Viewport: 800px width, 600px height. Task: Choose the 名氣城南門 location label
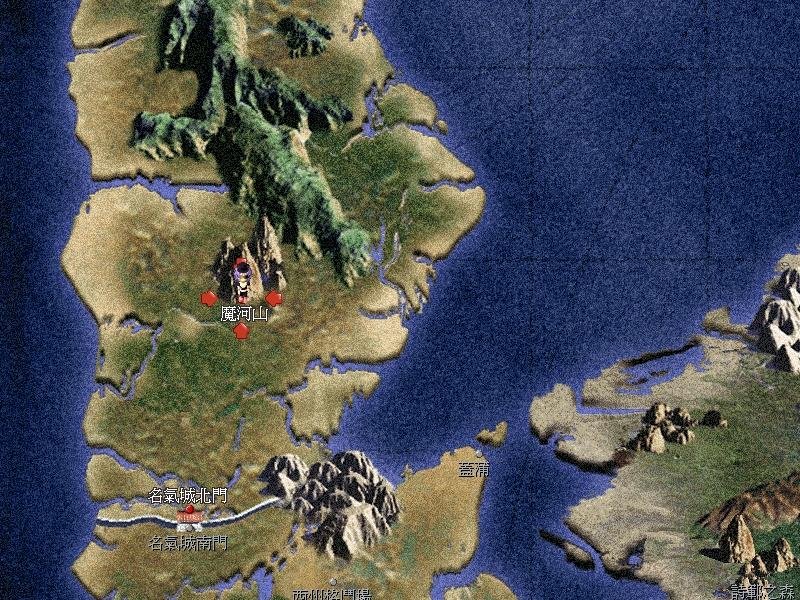187,544
